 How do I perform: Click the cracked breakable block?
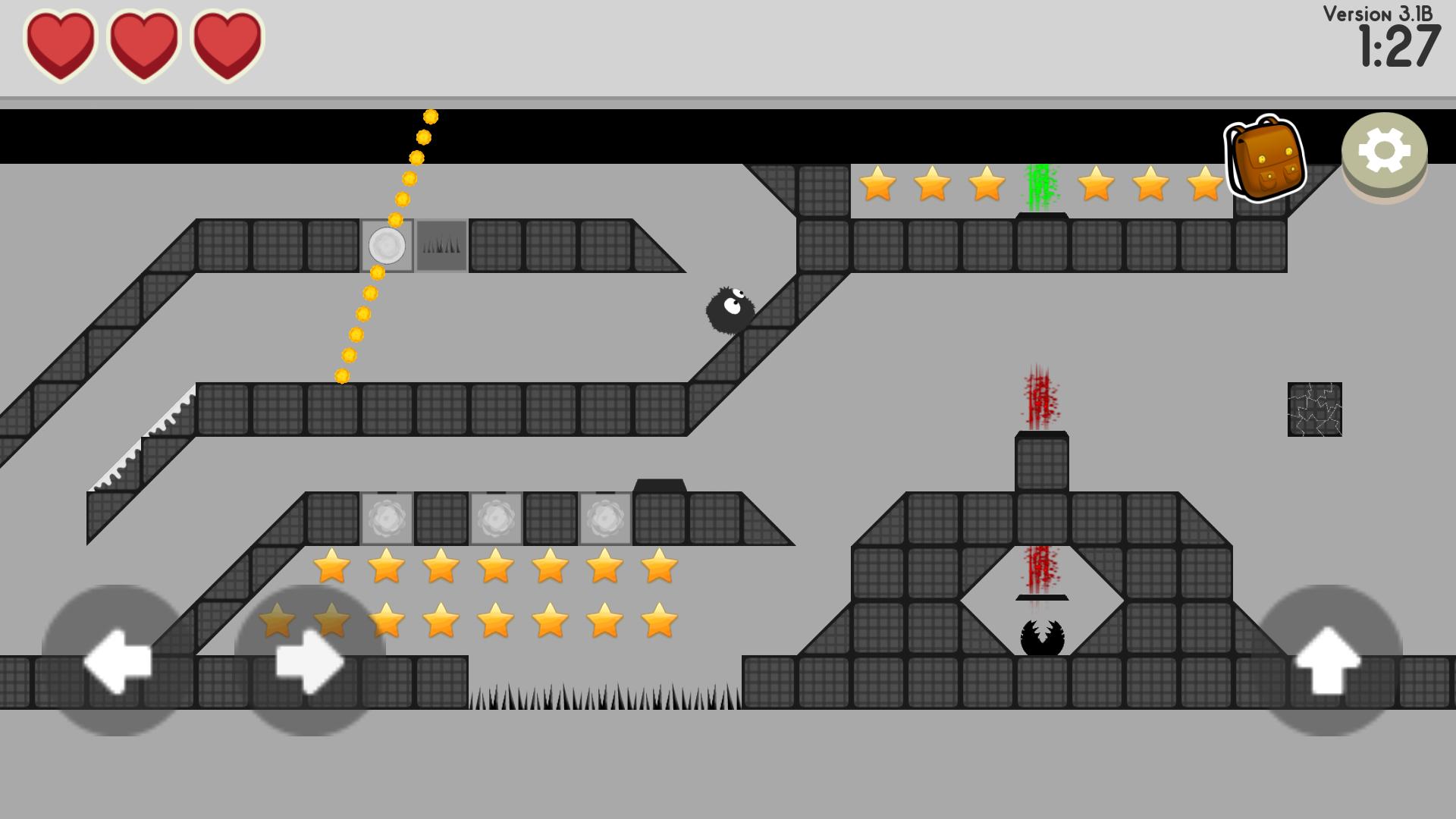pyautogui.click(x=1313, y=410)
